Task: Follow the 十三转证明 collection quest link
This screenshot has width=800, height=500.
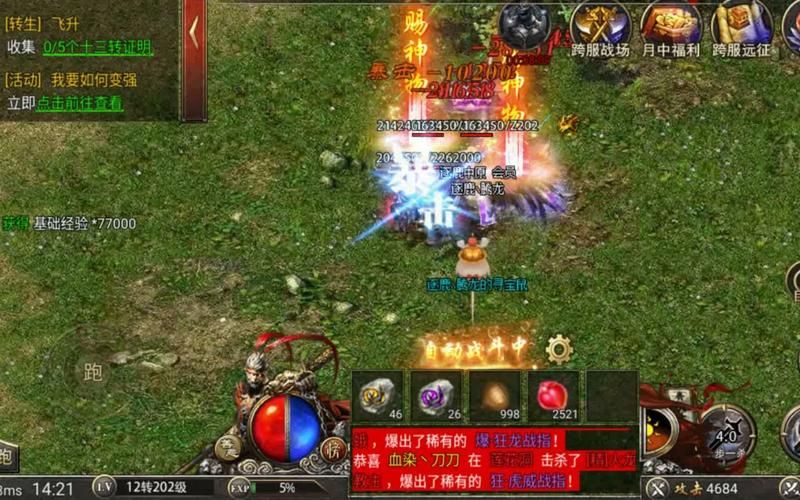Action: click(x=98, y=48)
